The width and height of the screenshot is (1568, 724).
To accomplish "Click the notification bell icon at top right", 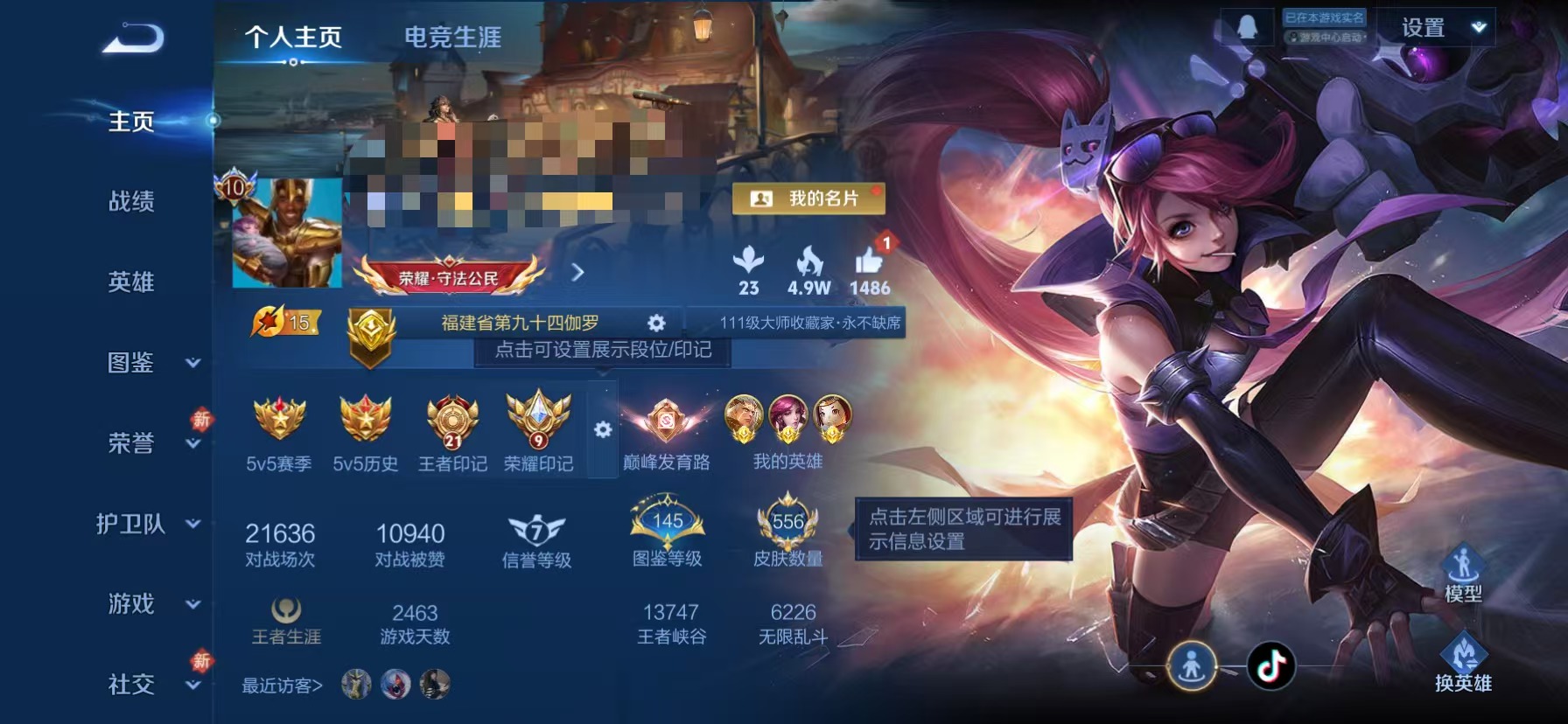I will [1246, 26].
